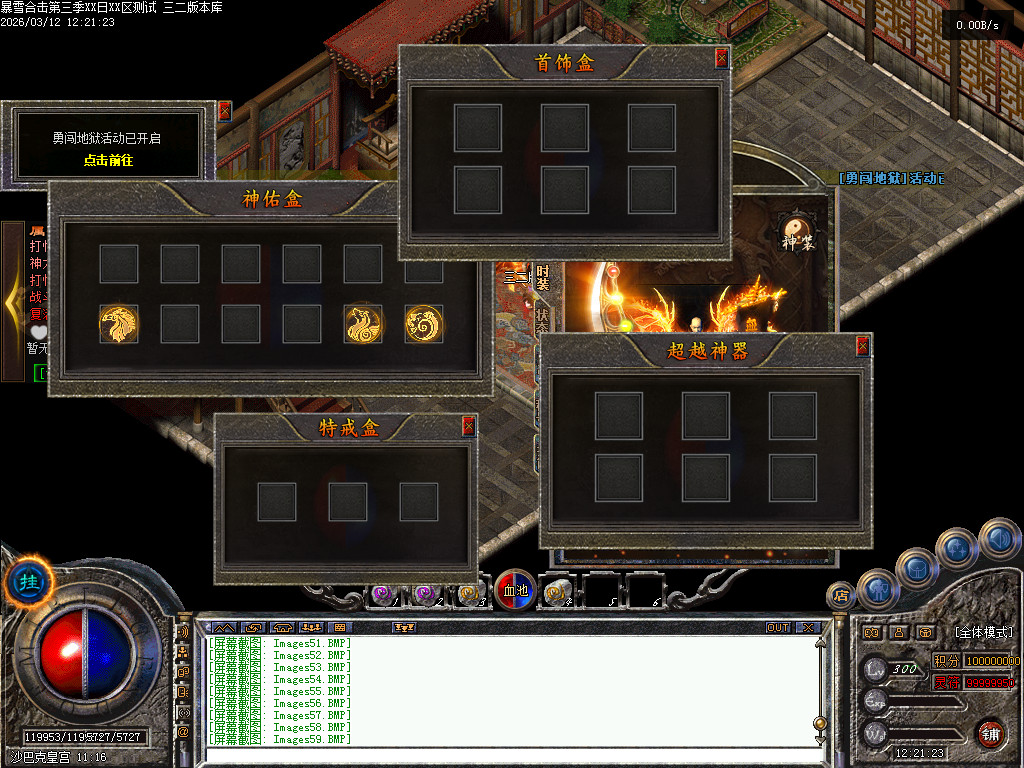Close the 特戒盒 ring box window

click(468, 426)
